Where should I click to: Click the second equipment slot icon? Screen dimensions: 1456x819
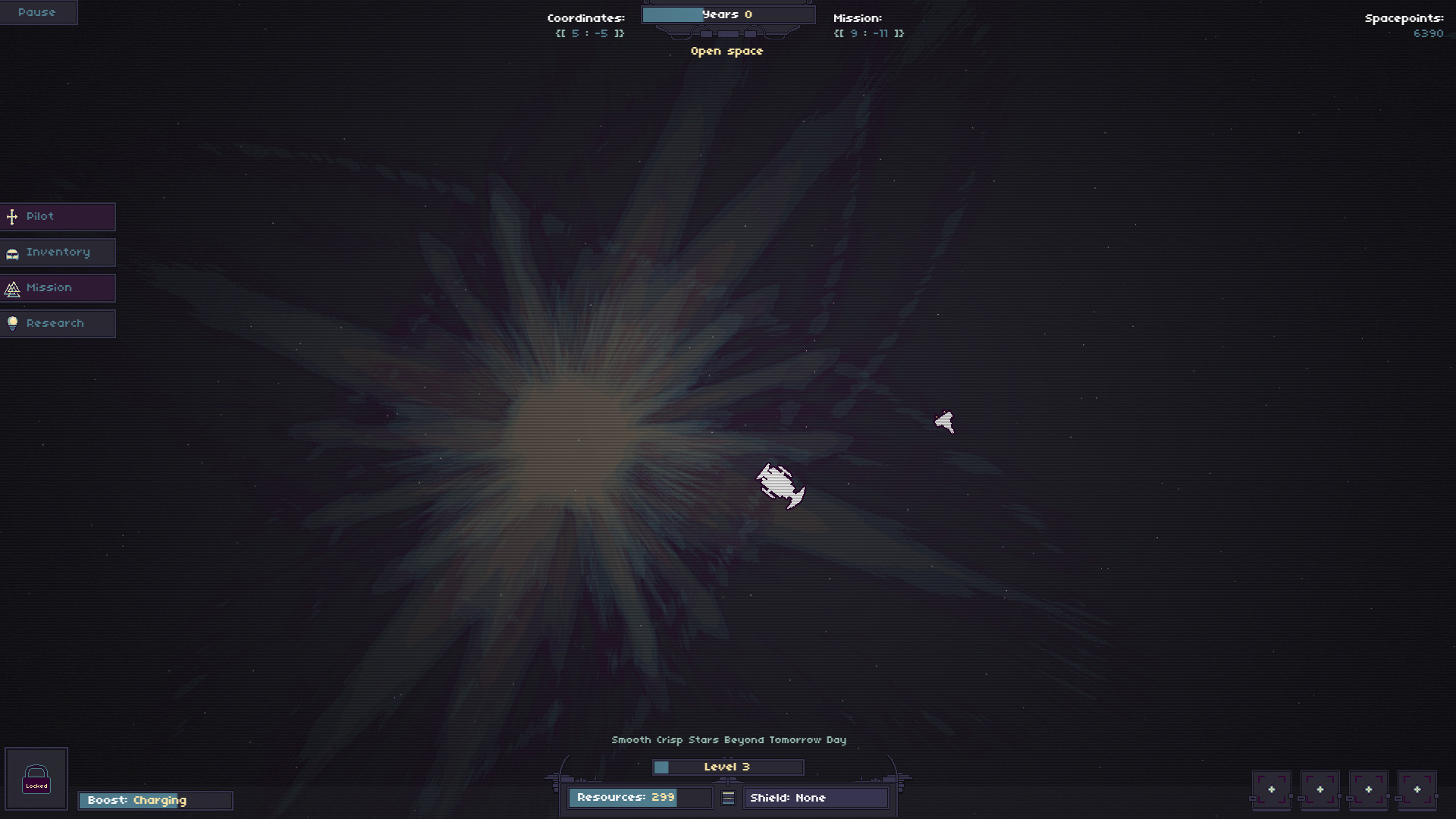[x=1322, y=789]
